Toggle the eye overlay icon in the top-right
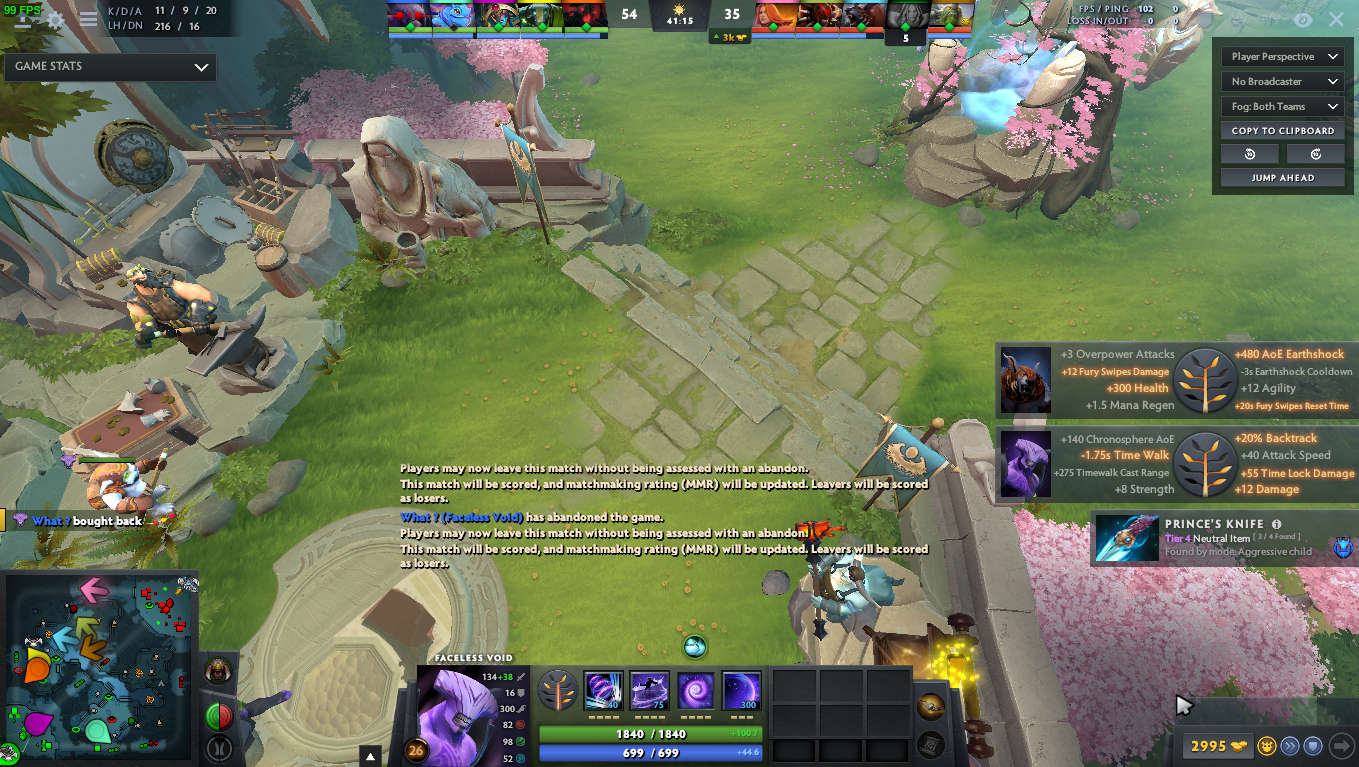The image size is (1359, 767). click(x=1302, y=20)
